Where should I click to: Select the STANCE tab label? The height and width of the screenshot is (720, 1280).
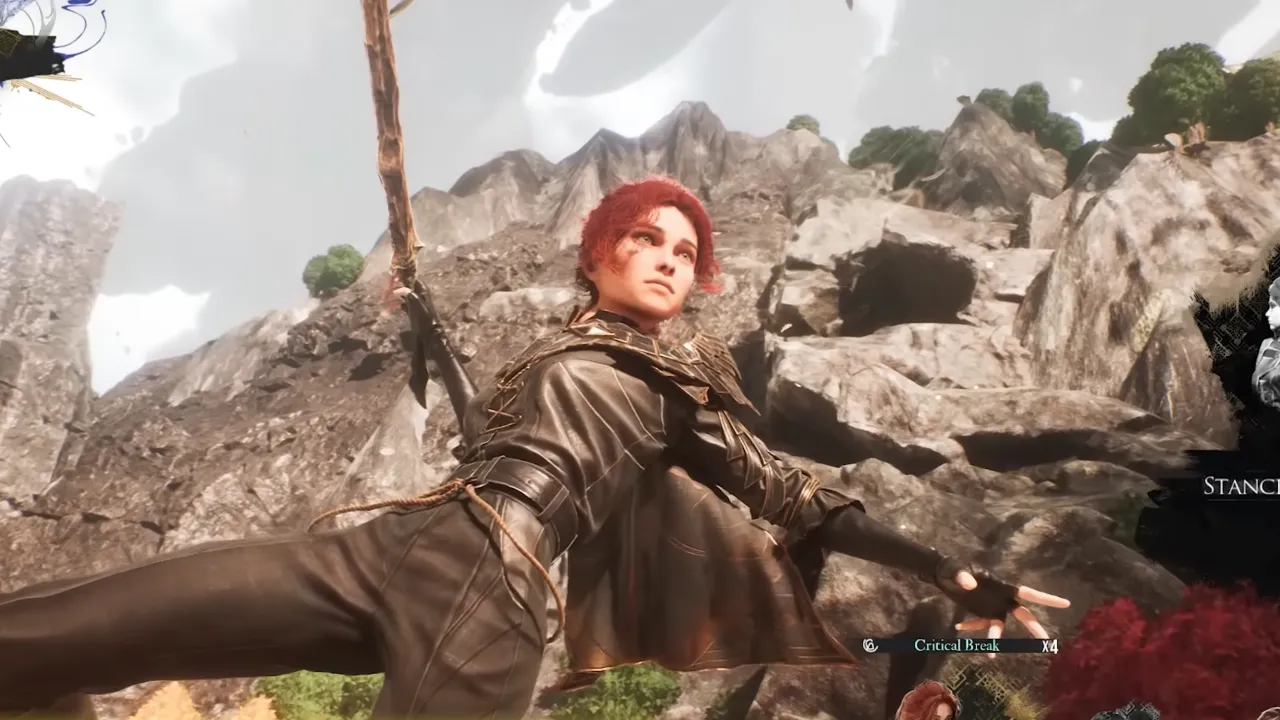(1240, 487)
